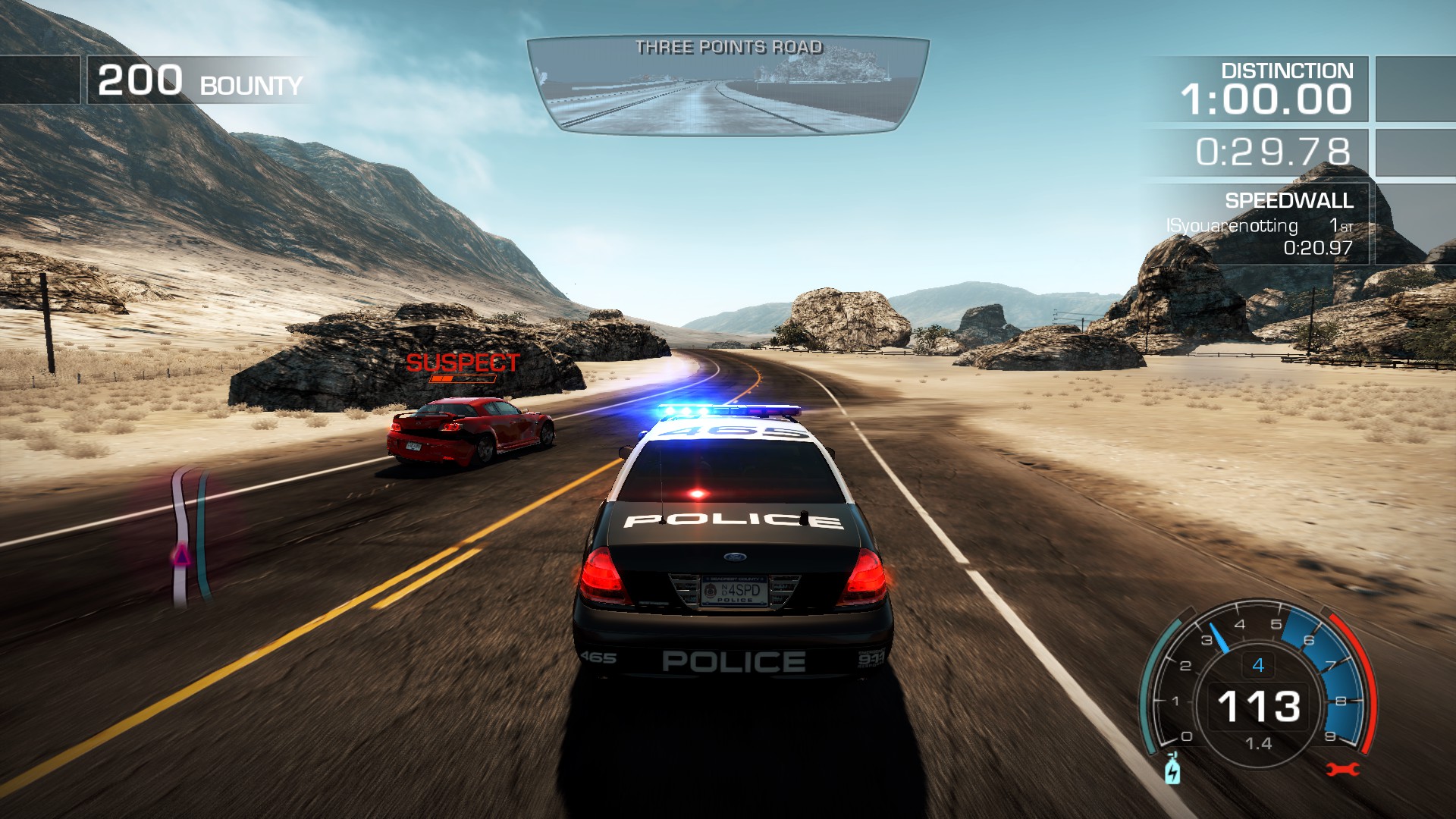Click the red wrench damage icon
The height and width of the screenshot is (819, 1456).
pyautogui.click(x=1341, y=770)
